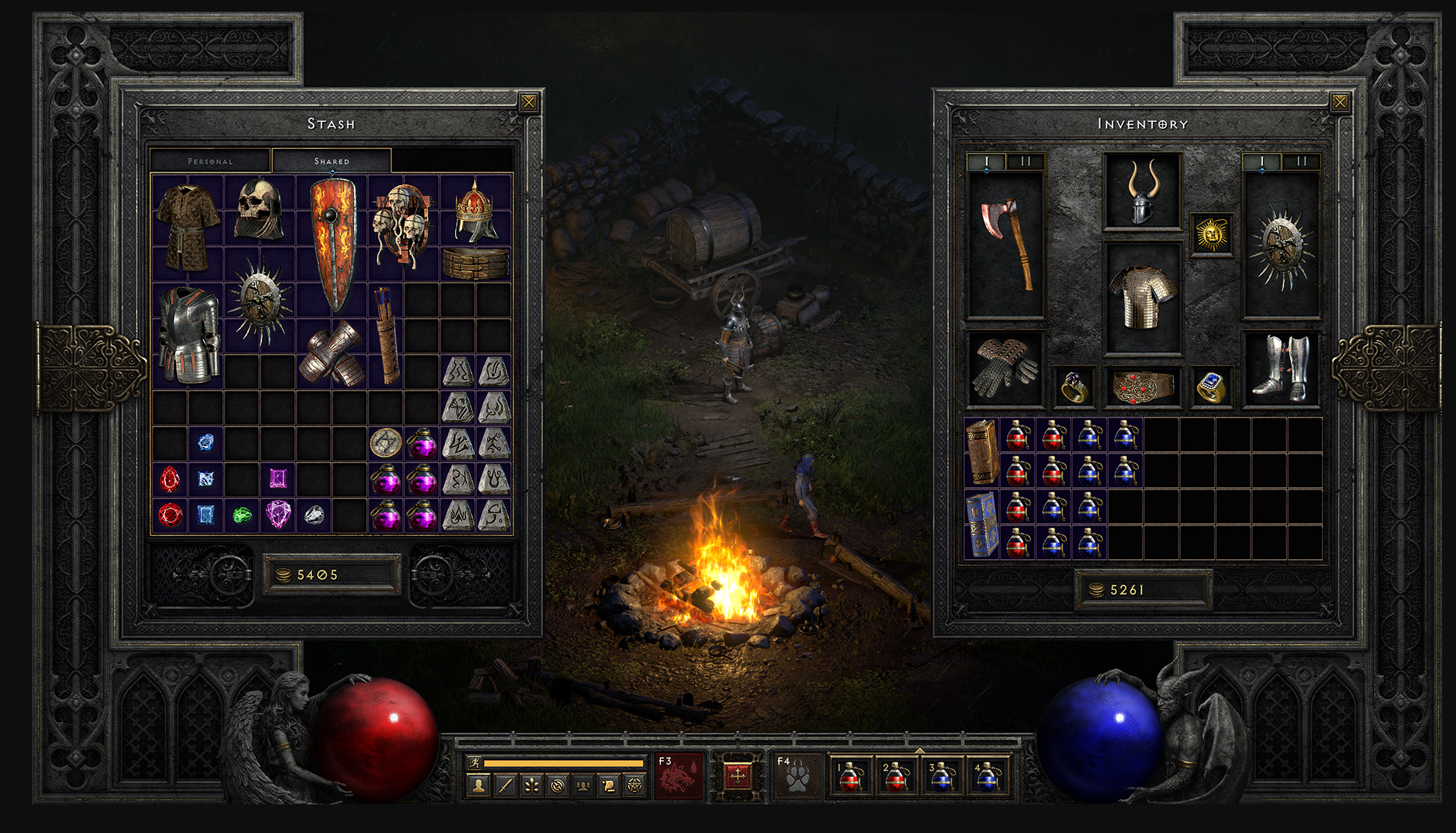Close the Stash panel
Viewport: 1456px width, 833px height.
coord(529,103)
